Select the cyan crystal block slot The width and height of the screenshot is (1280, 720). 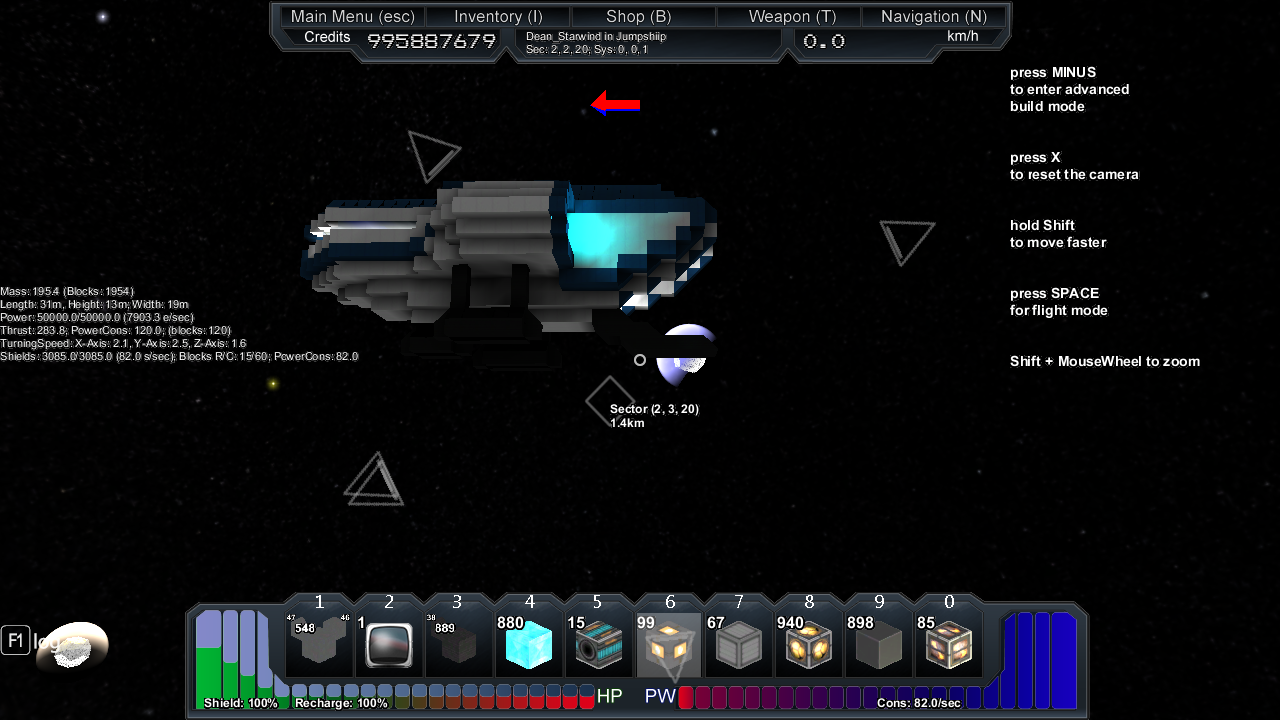pyautogui.click(x=529, y=645)
